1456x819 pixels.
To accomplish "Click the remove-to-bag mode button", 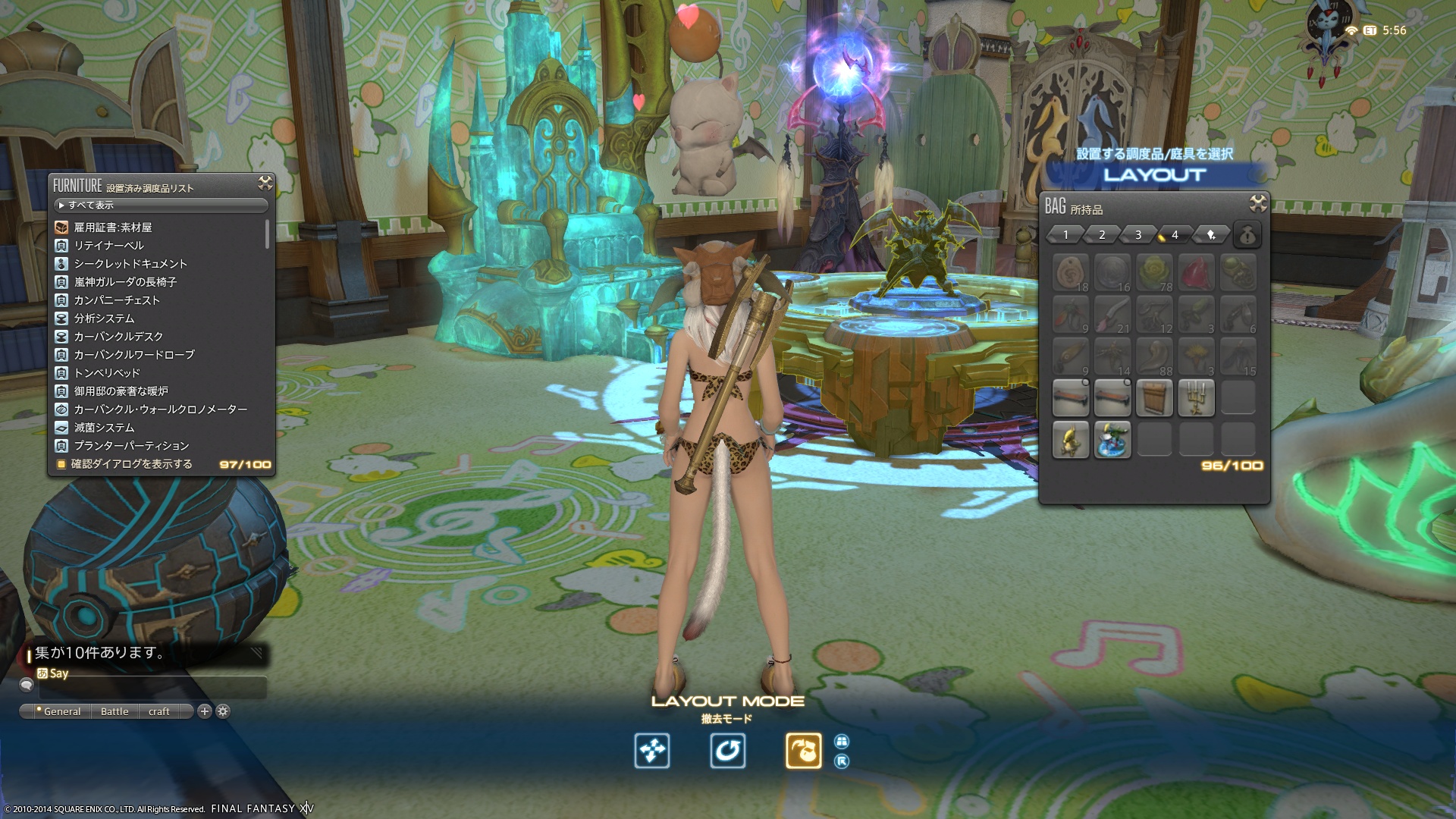I will click(x=803, y=751).
